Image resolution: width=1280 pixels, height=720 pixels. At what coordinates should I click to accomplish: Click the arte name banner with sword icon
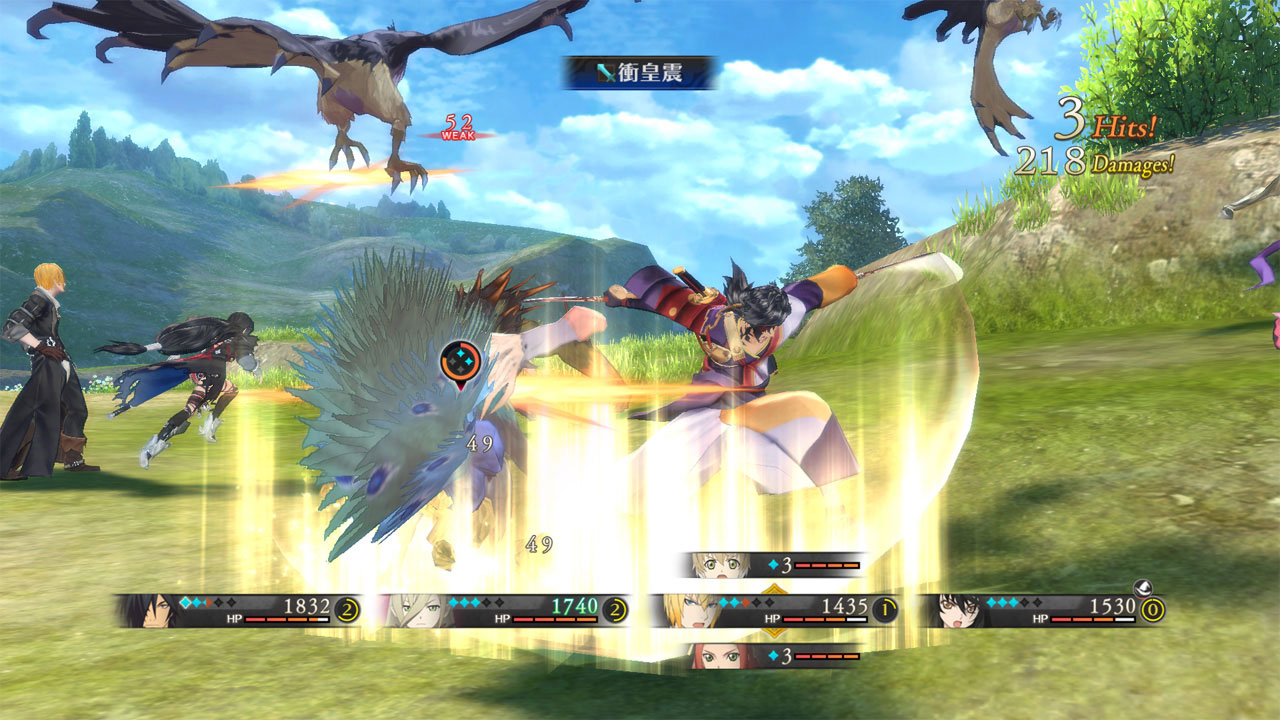[640, 72]
